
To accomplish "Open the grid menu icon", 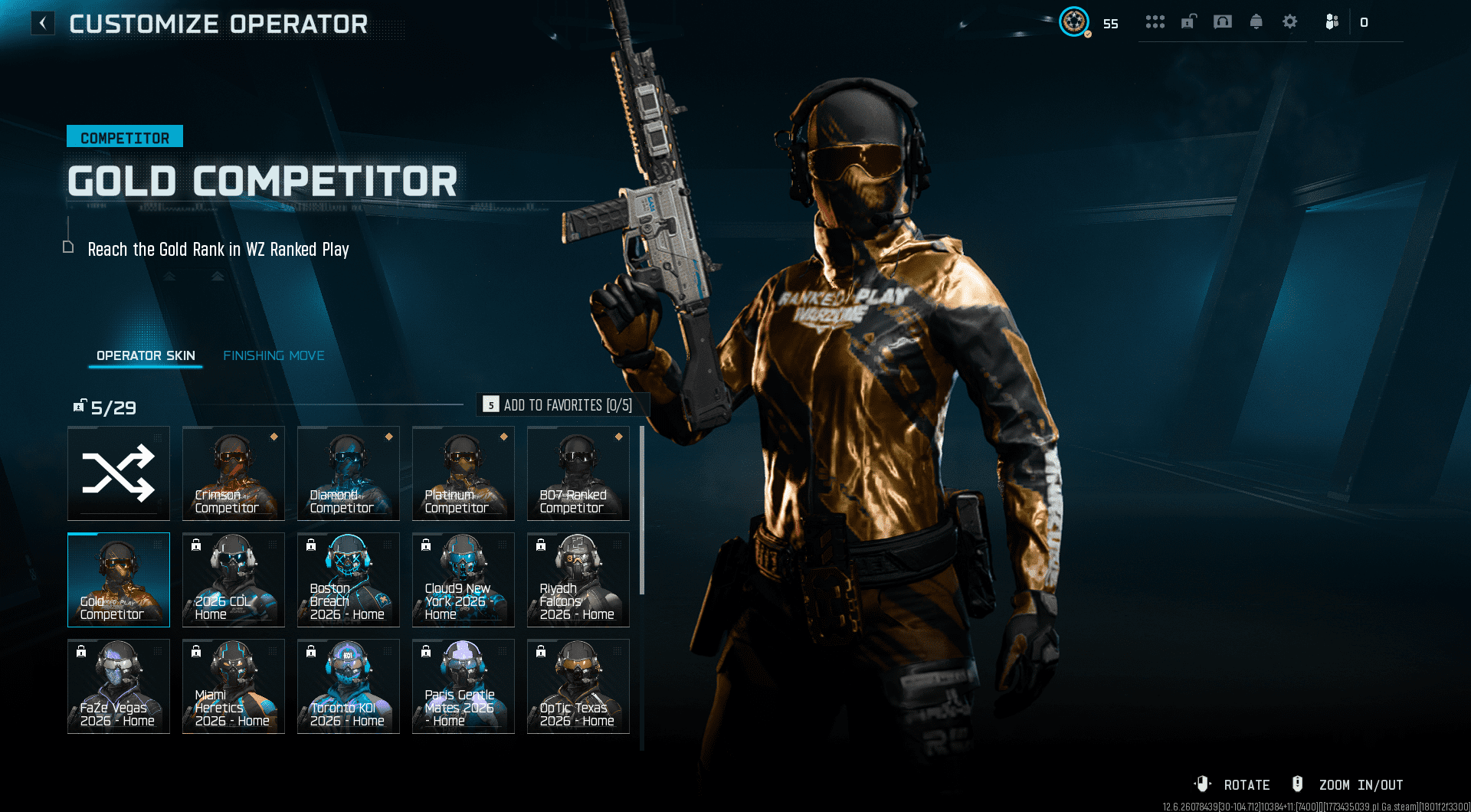I will click(x=1155, y=21).
